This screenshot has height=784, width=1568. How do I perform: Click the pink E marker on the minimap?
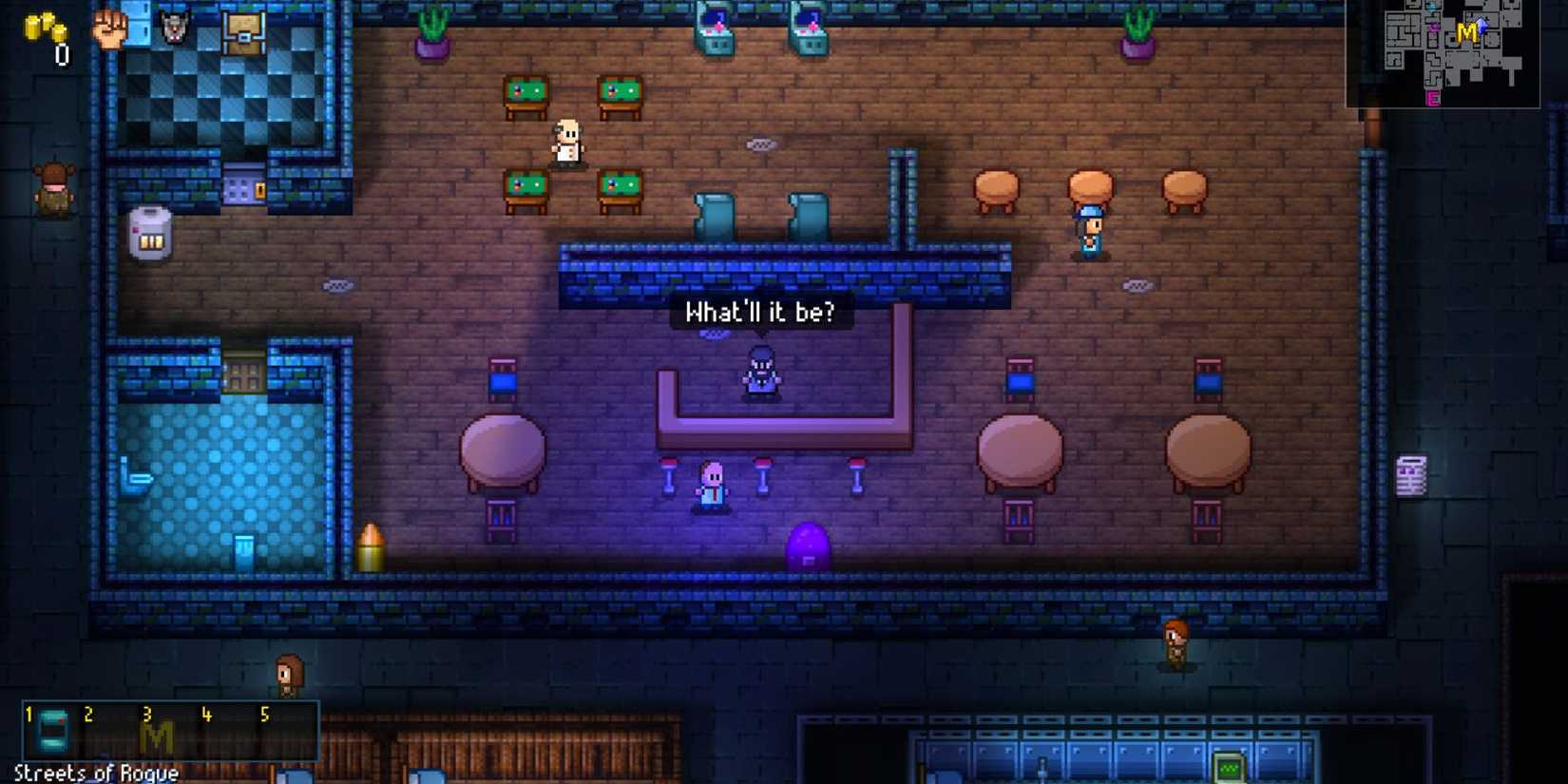pyautogui.click(x=1431, y=98)
